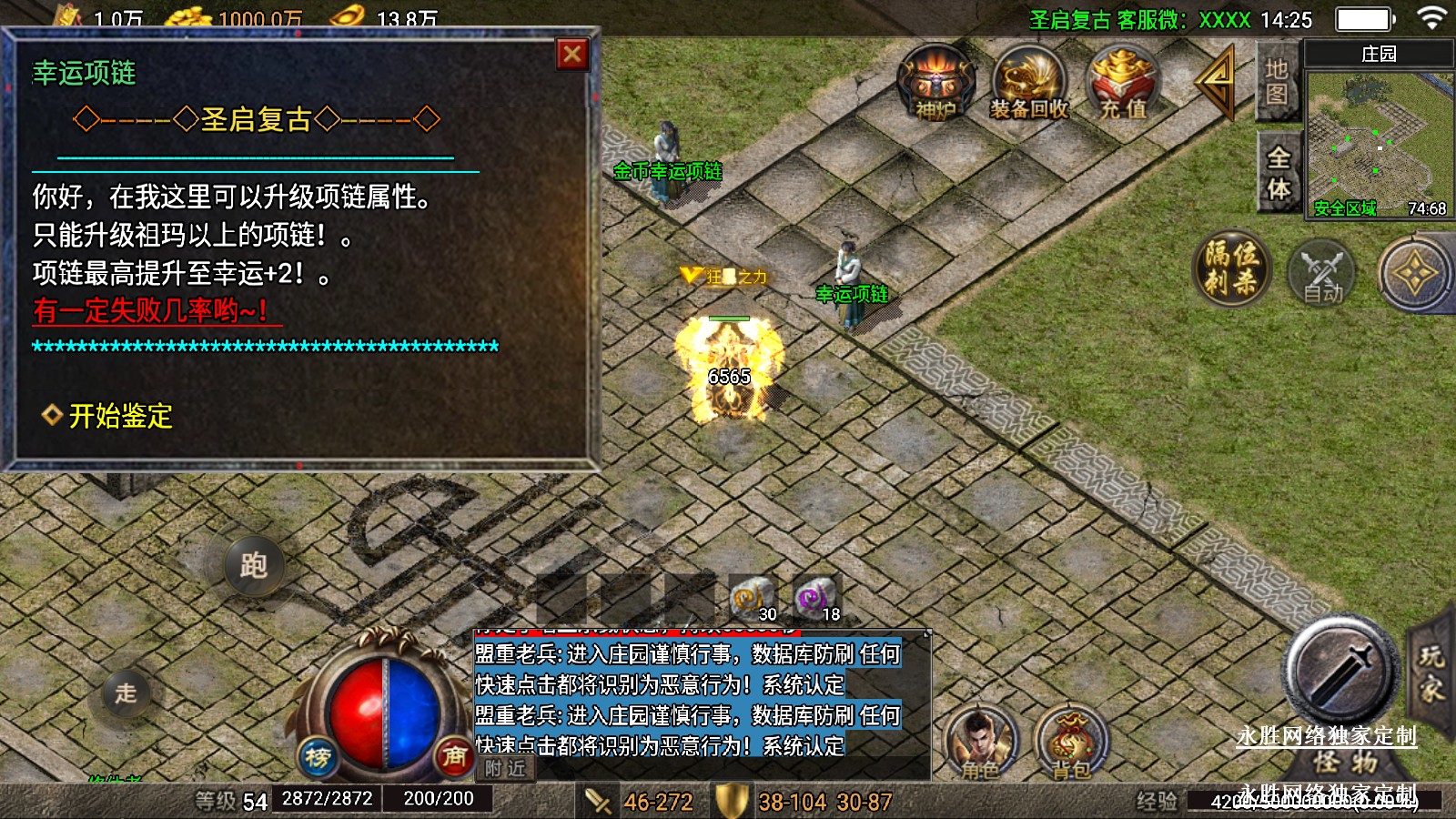Open the 角色 character sheet
The width and height of the screenshot is (1456, 819).
pyautogui.click(x=980, y=742)
